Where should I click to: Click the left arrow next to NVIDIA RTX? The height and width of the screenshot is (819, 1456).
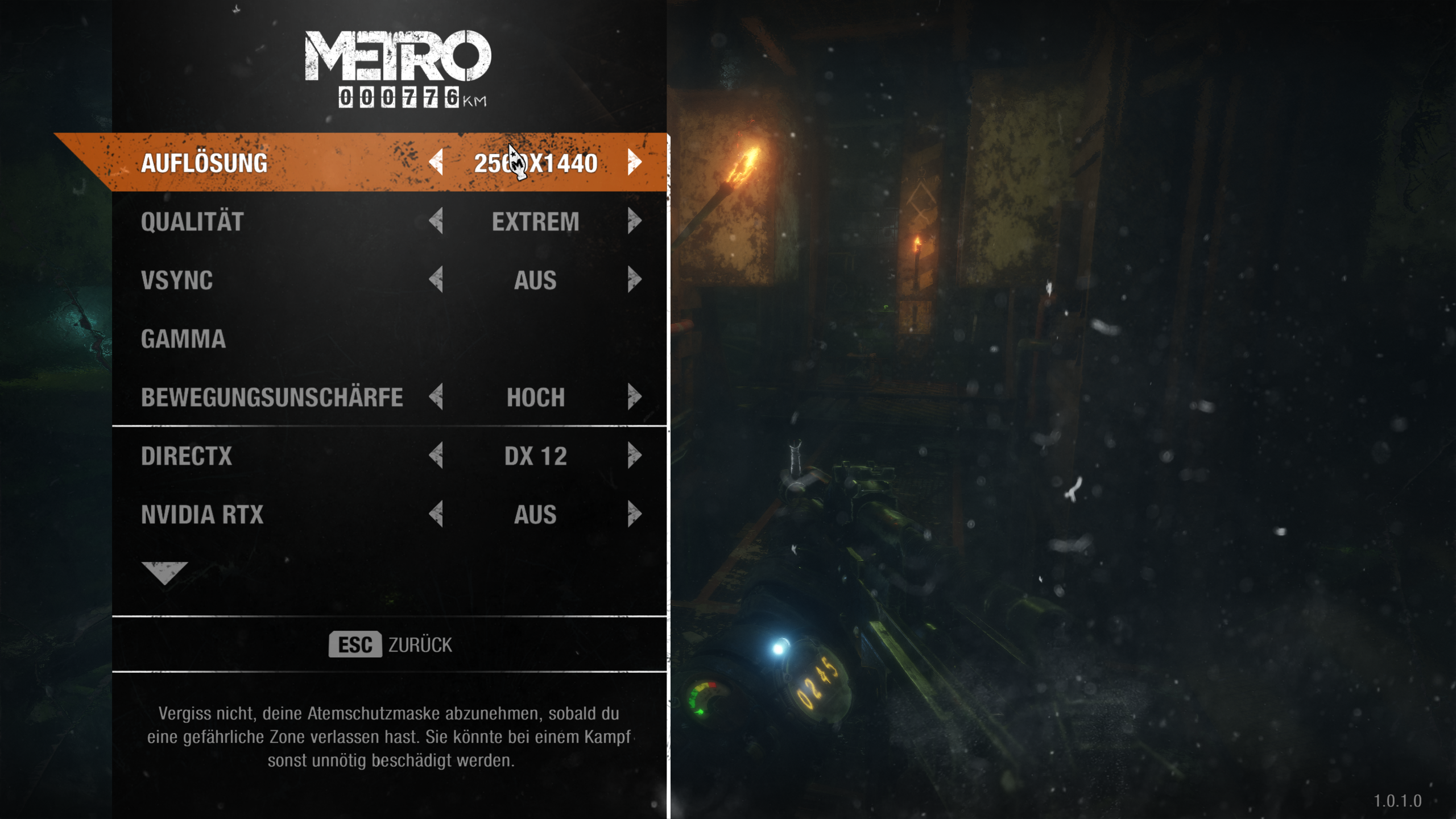coord(436,515)
